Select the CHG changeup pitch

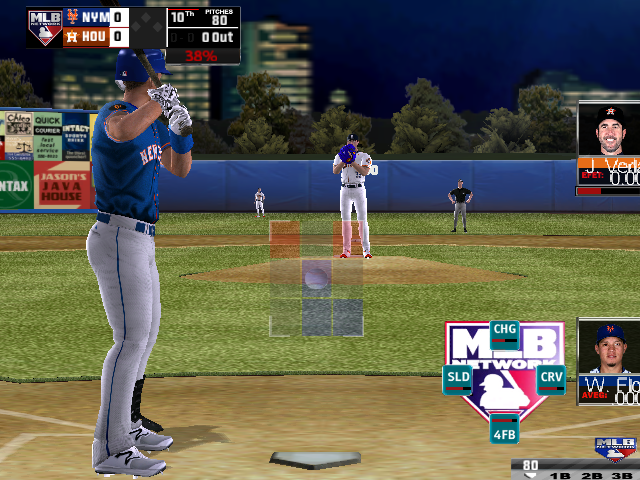505,332
